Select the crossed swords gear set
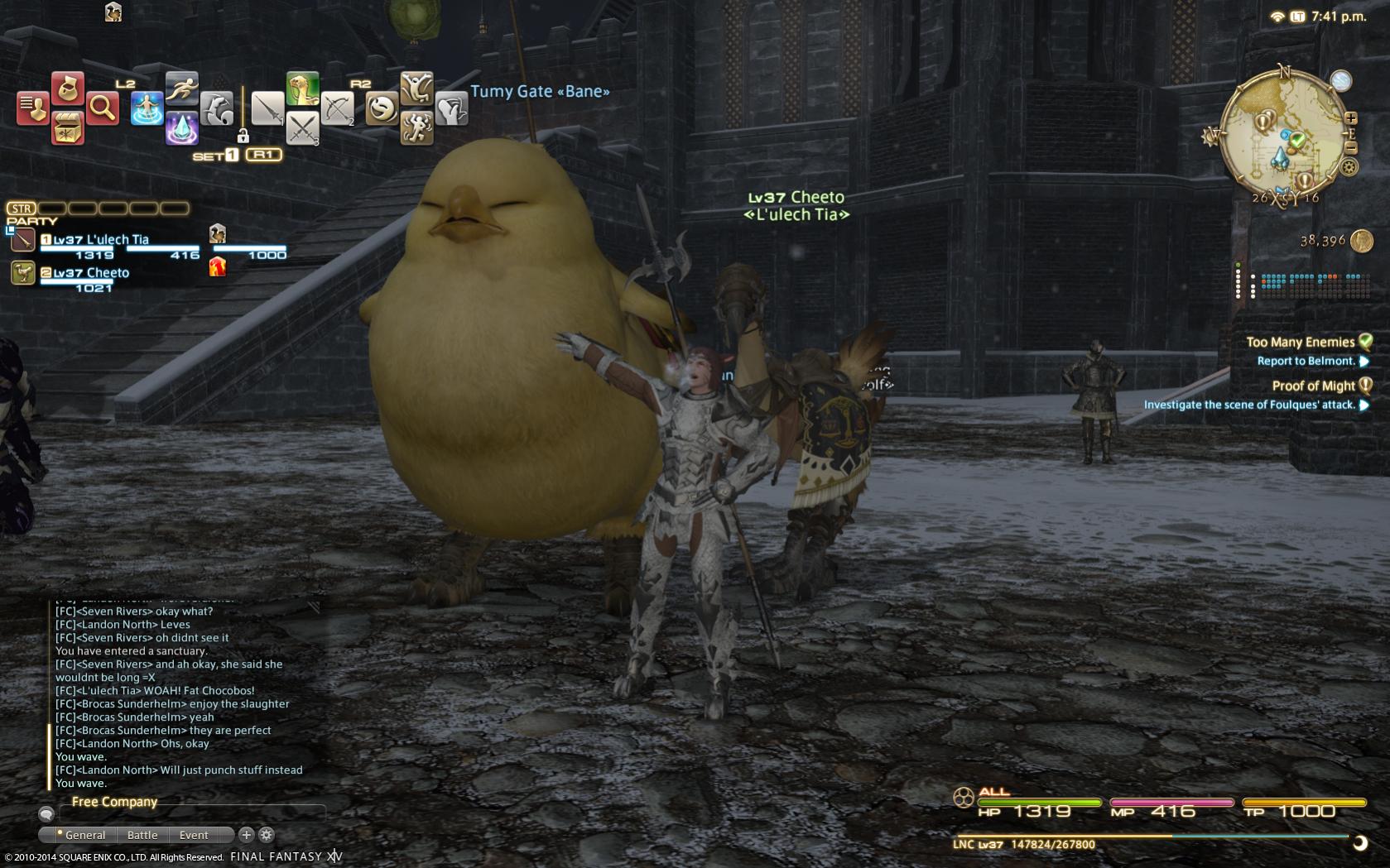This screenshot has height=868, width=1390. click(303, 128)
